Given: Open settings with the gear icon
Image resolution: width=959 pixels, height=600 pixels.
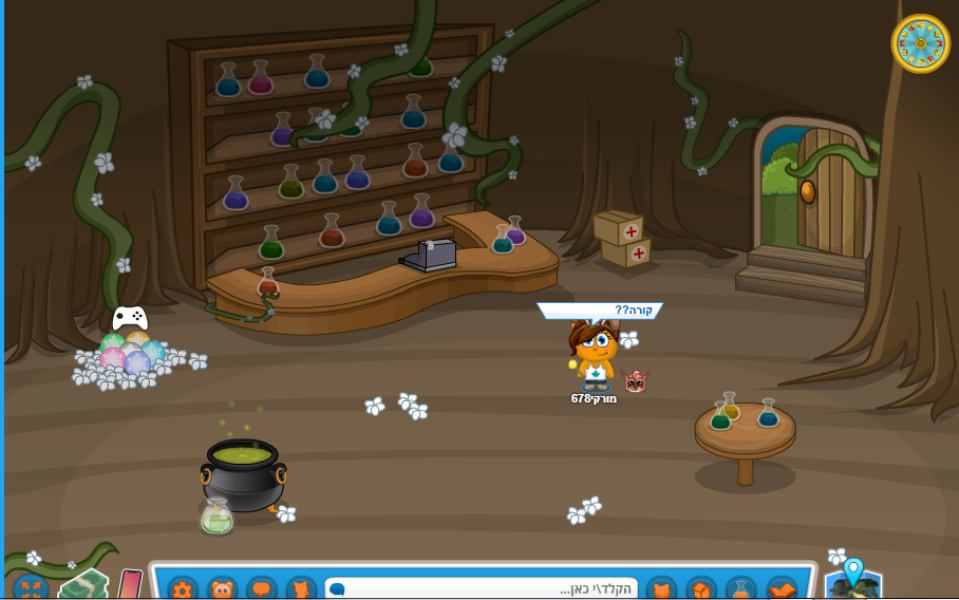Looking at the screenshot, I should [x=182, y=589].
